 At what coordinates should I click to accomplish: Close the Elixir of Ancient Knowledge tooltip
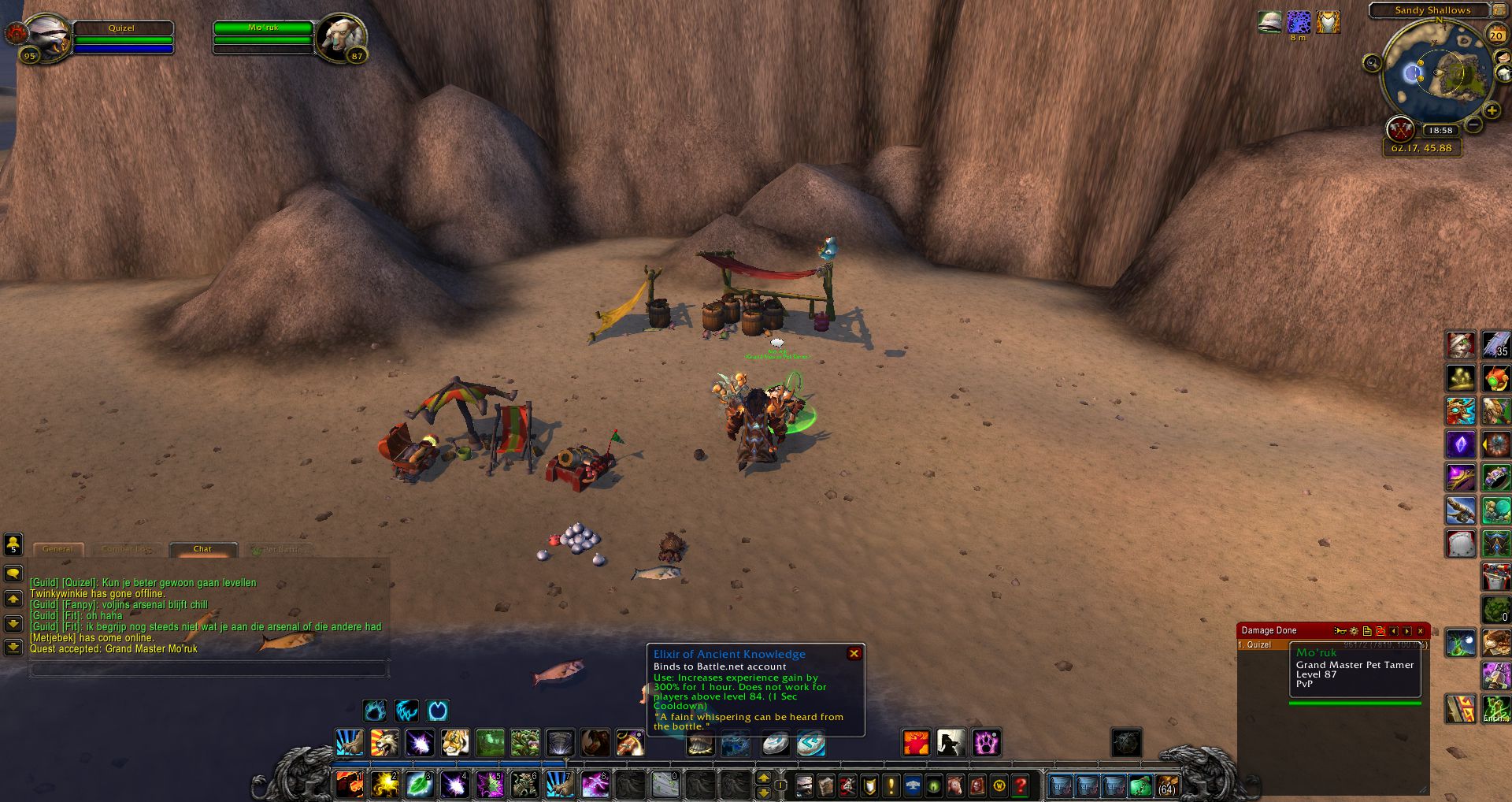coord(854,654)
